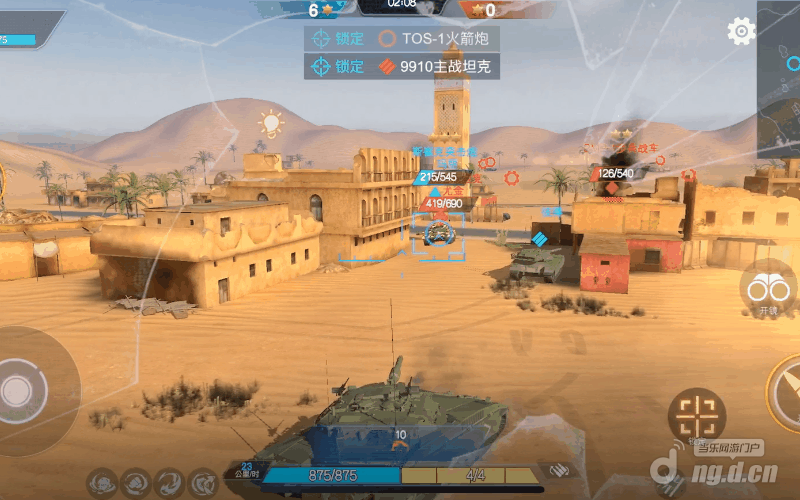800x500 pixels.
Task: Open the binoculars scope view
Action: click(768, 288)
